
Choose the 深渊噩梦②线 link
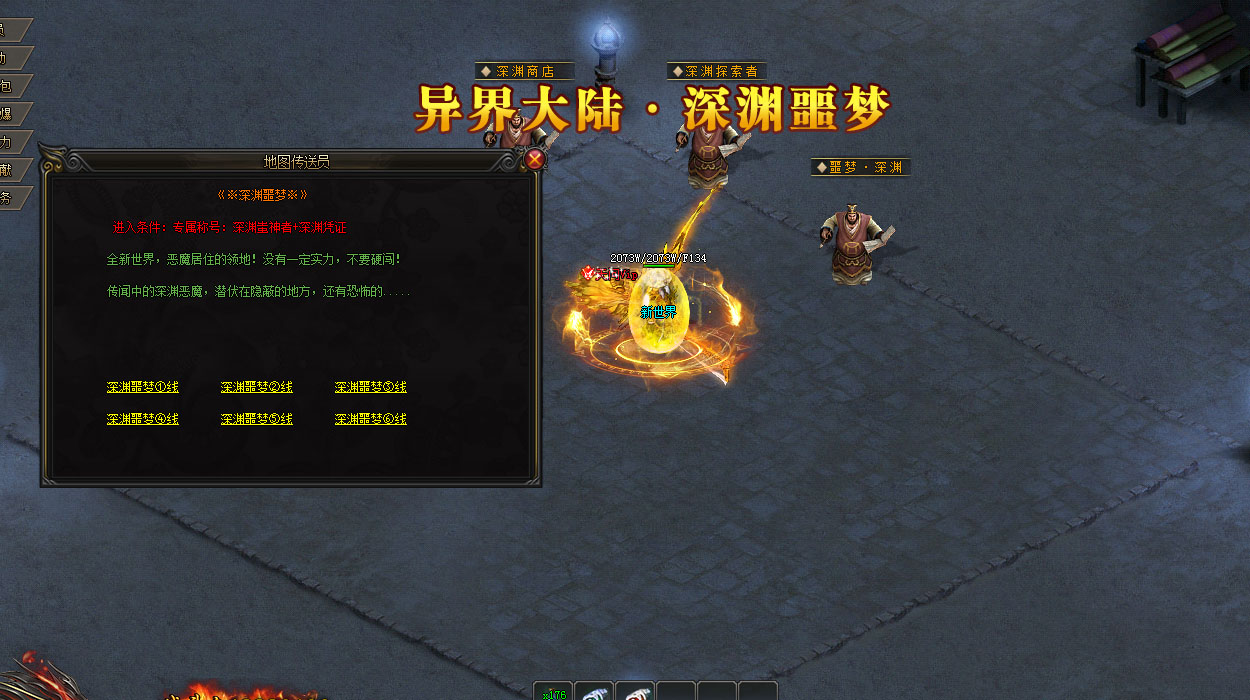(256, 387)
